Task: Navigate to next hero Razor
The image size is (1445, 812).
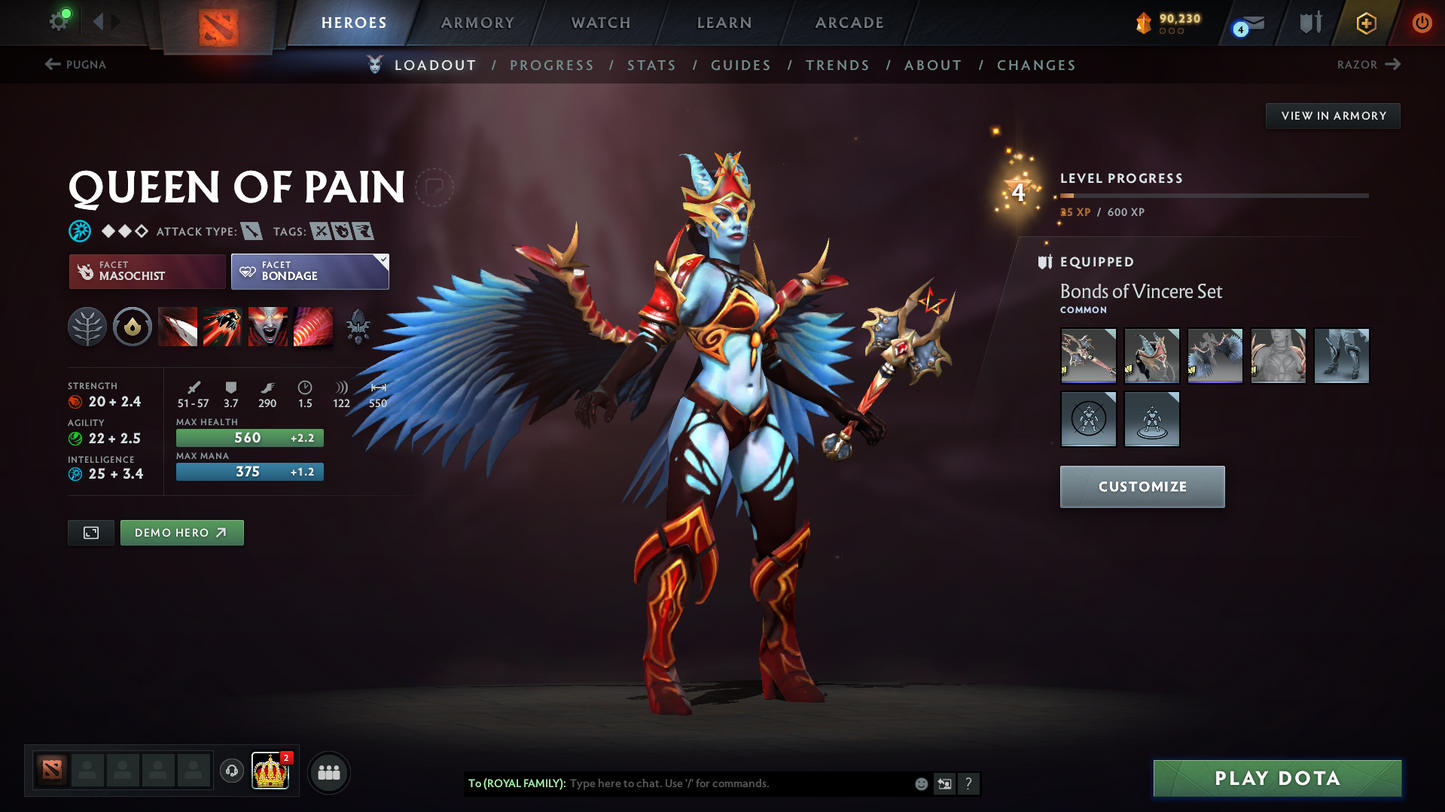Action: coord(1368,65)
